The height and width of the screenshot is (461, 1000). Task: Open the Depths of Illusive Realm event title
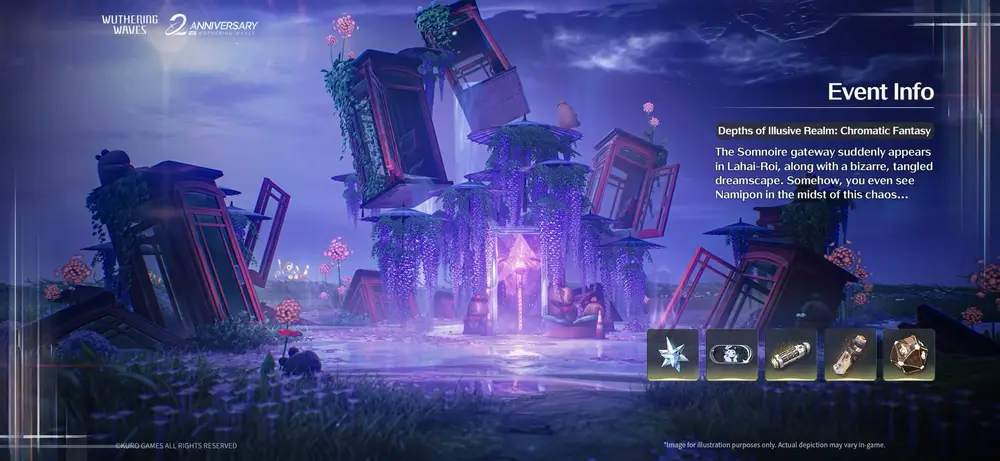pyautogui.click(x=824, y=130)
